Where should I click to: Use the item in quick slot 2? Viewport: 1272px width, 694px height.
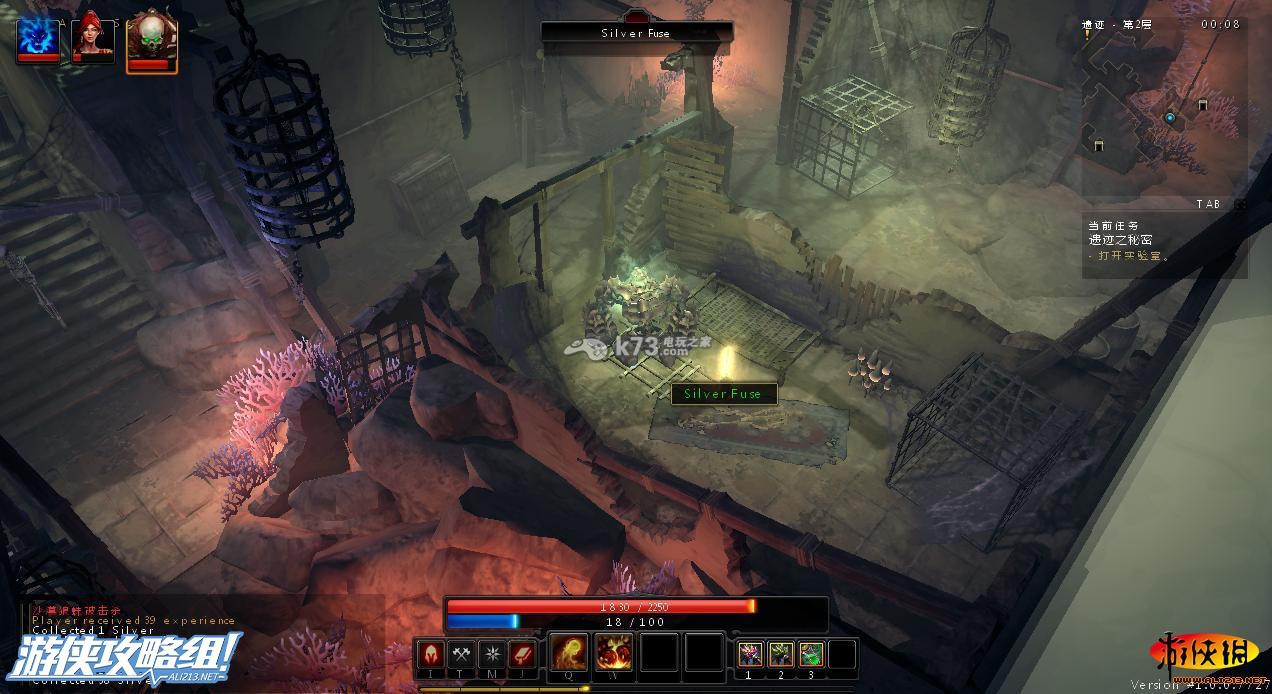tap(780, 654)
